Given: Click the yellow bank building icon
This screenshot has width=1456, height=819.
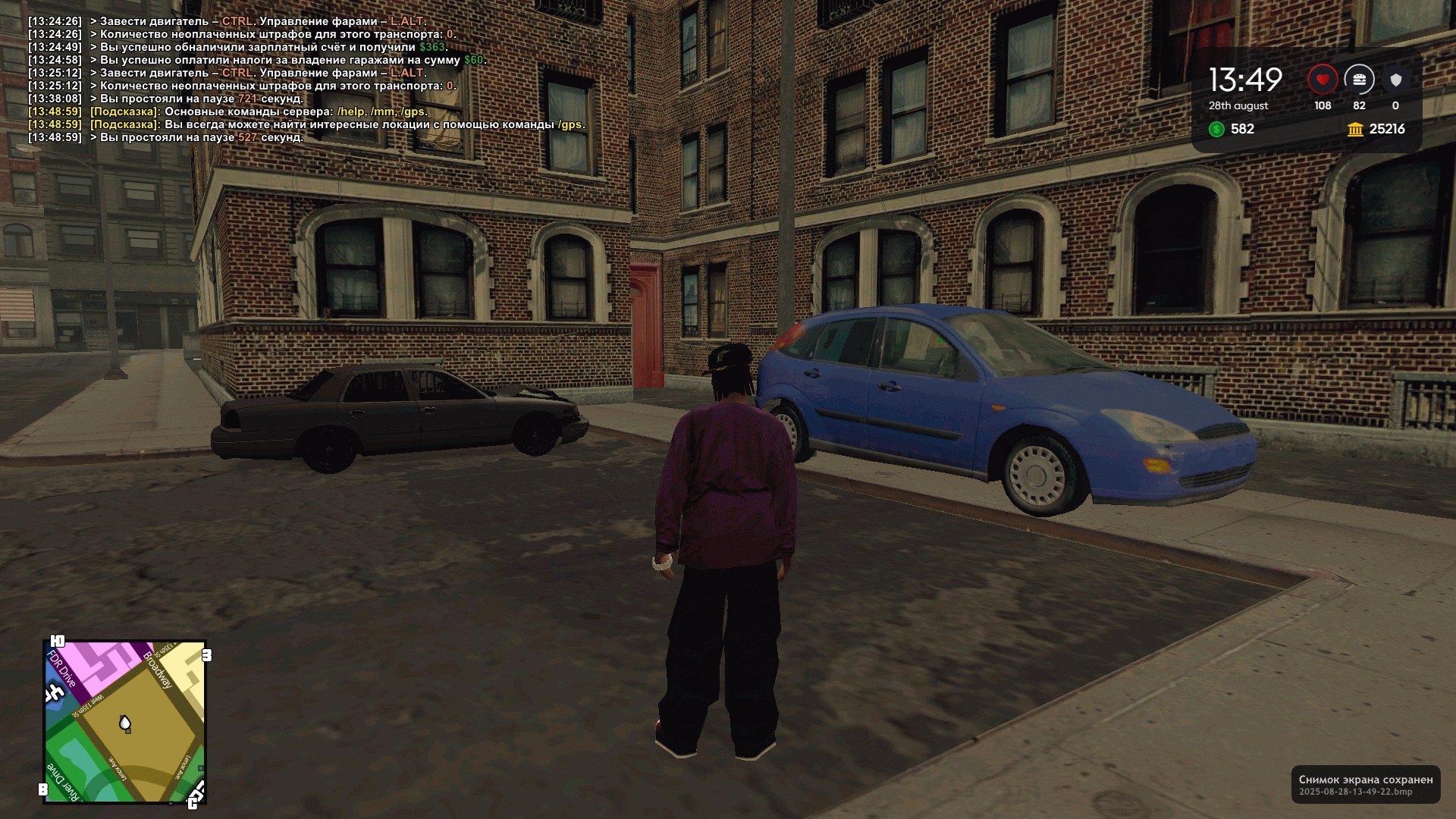Looking at the screenshot, I should point(1355,129).
